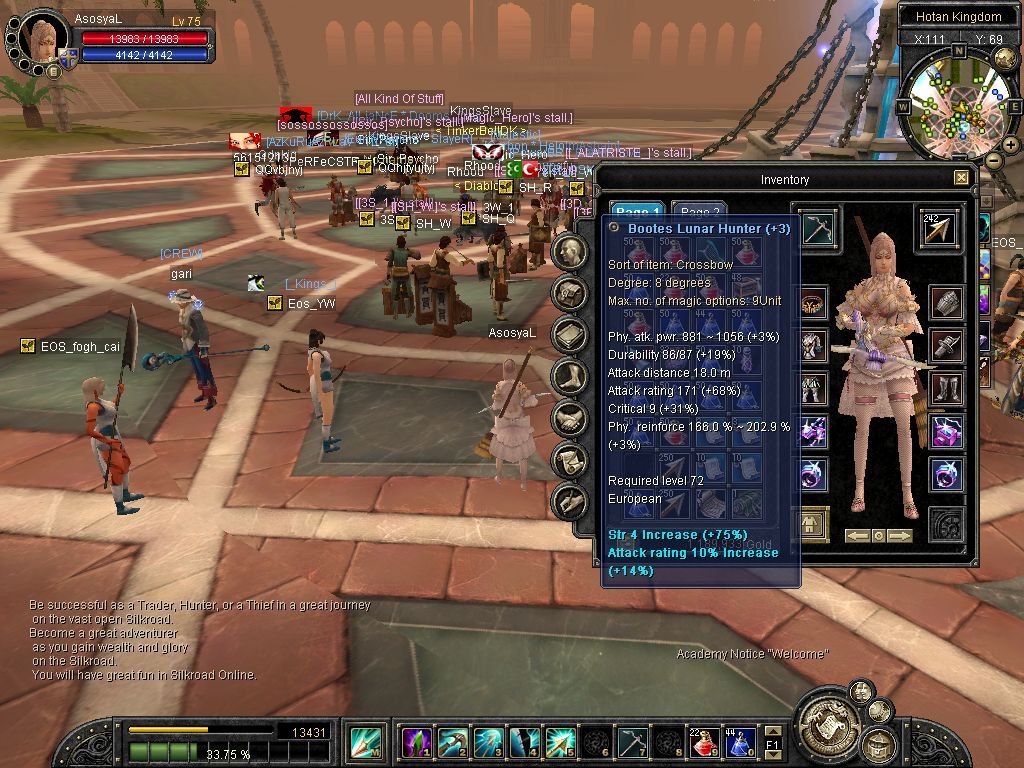Open the world map globe button
The height and width of the screenshot is (768, 1024).
[x=1006, y=58]
